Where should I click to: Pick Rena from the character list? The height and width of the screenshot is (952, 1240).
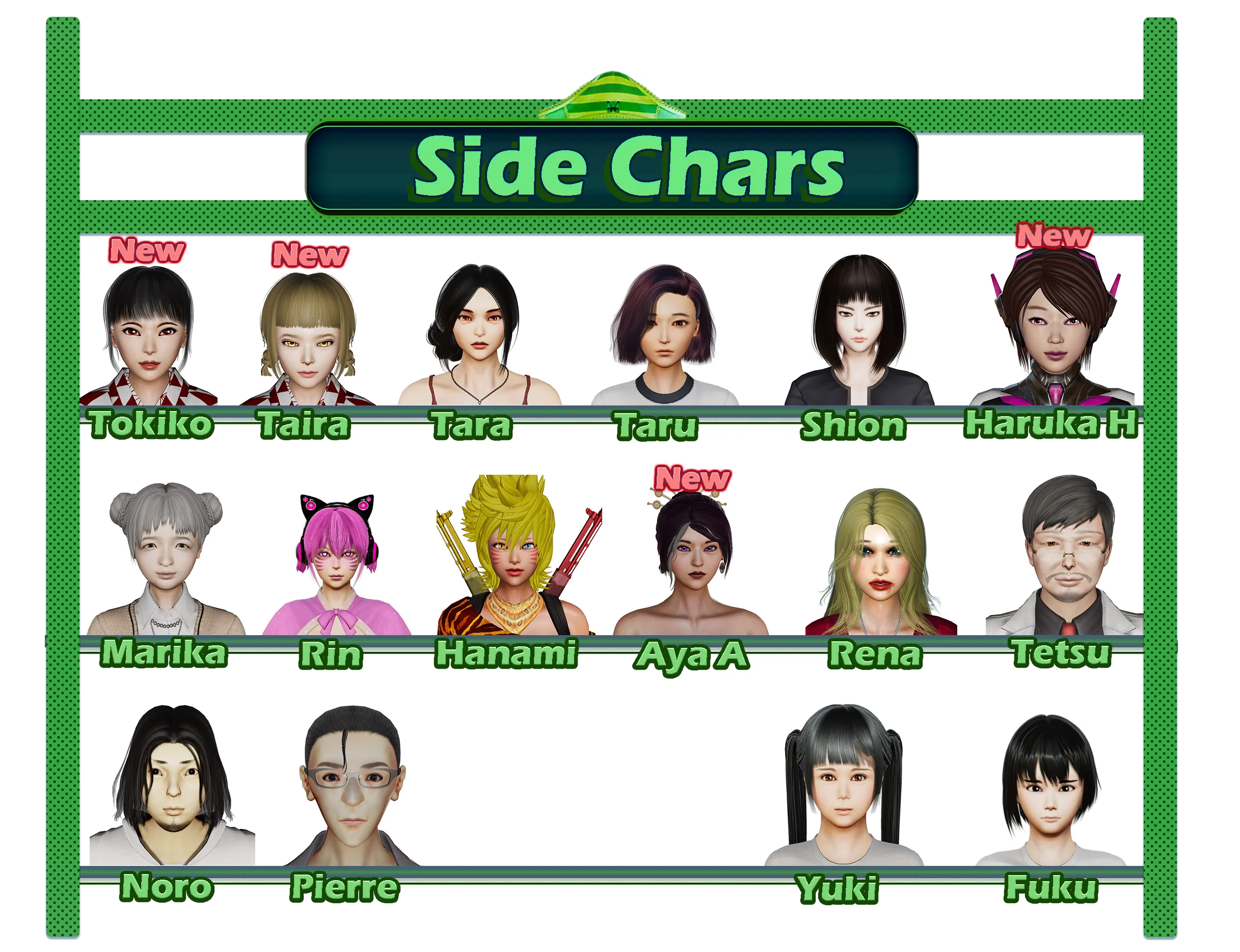point(879,561)
